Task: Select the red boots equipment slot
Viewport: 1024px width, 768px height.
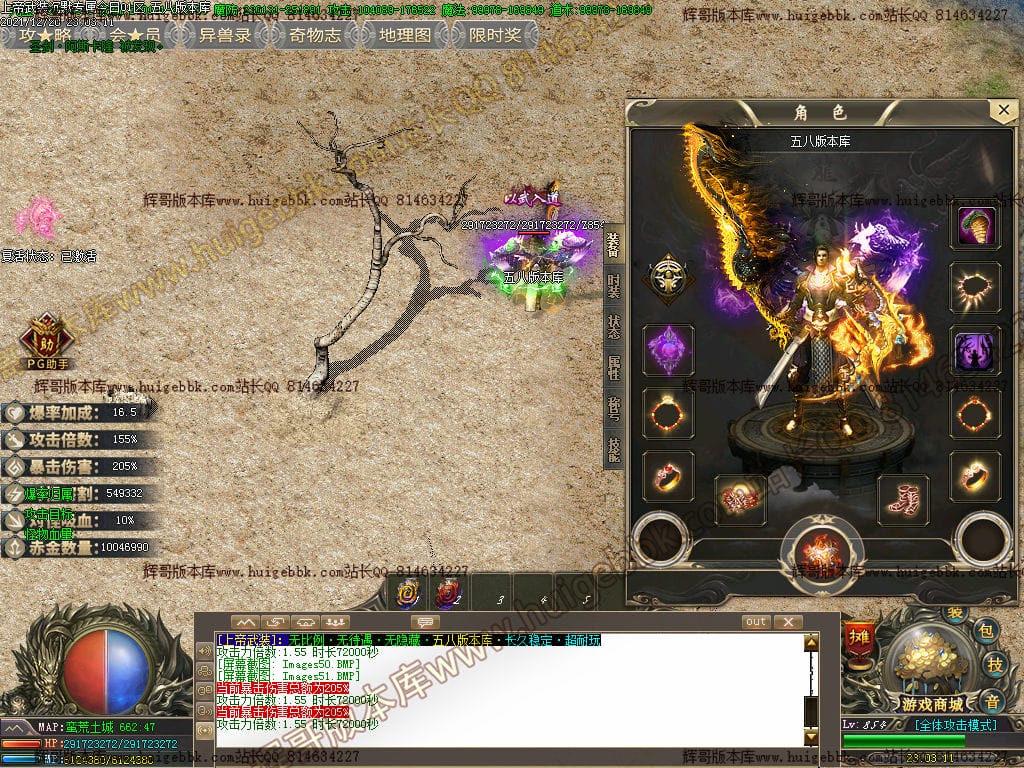Action: 903,498
